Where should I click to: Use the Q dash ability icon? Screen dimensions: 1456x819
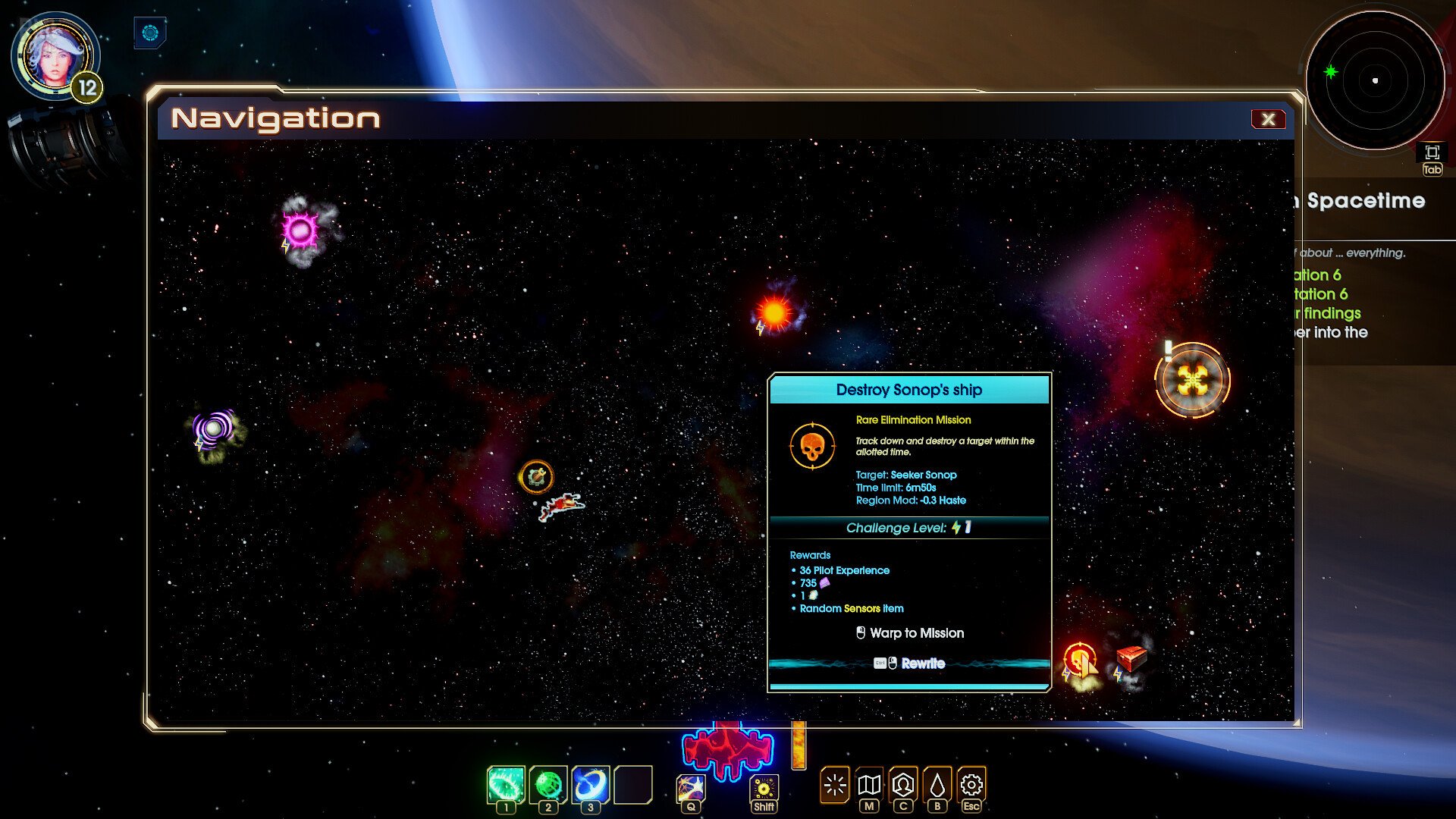pos(691,788)
